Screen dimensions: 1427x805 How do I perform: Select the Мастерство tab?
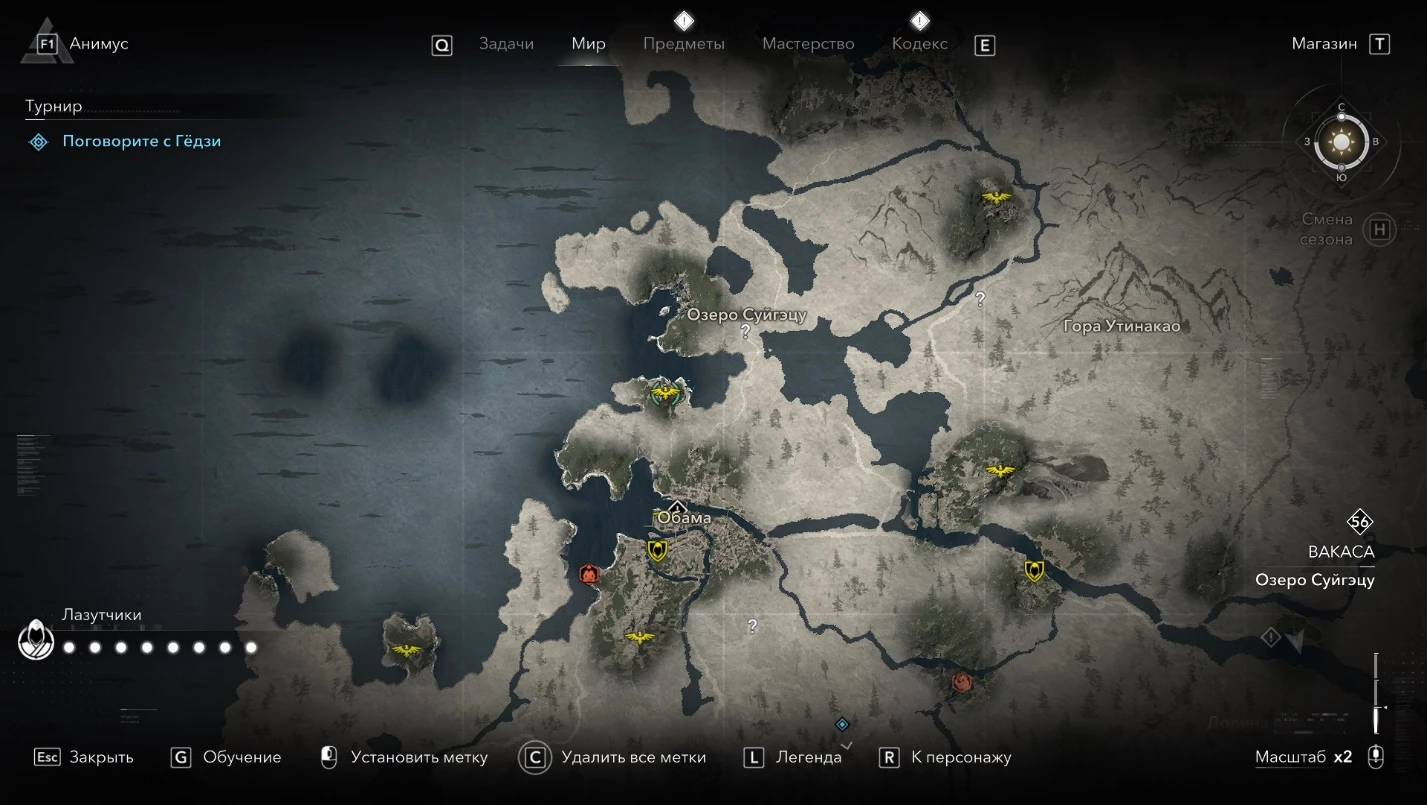tap(808, 44)
